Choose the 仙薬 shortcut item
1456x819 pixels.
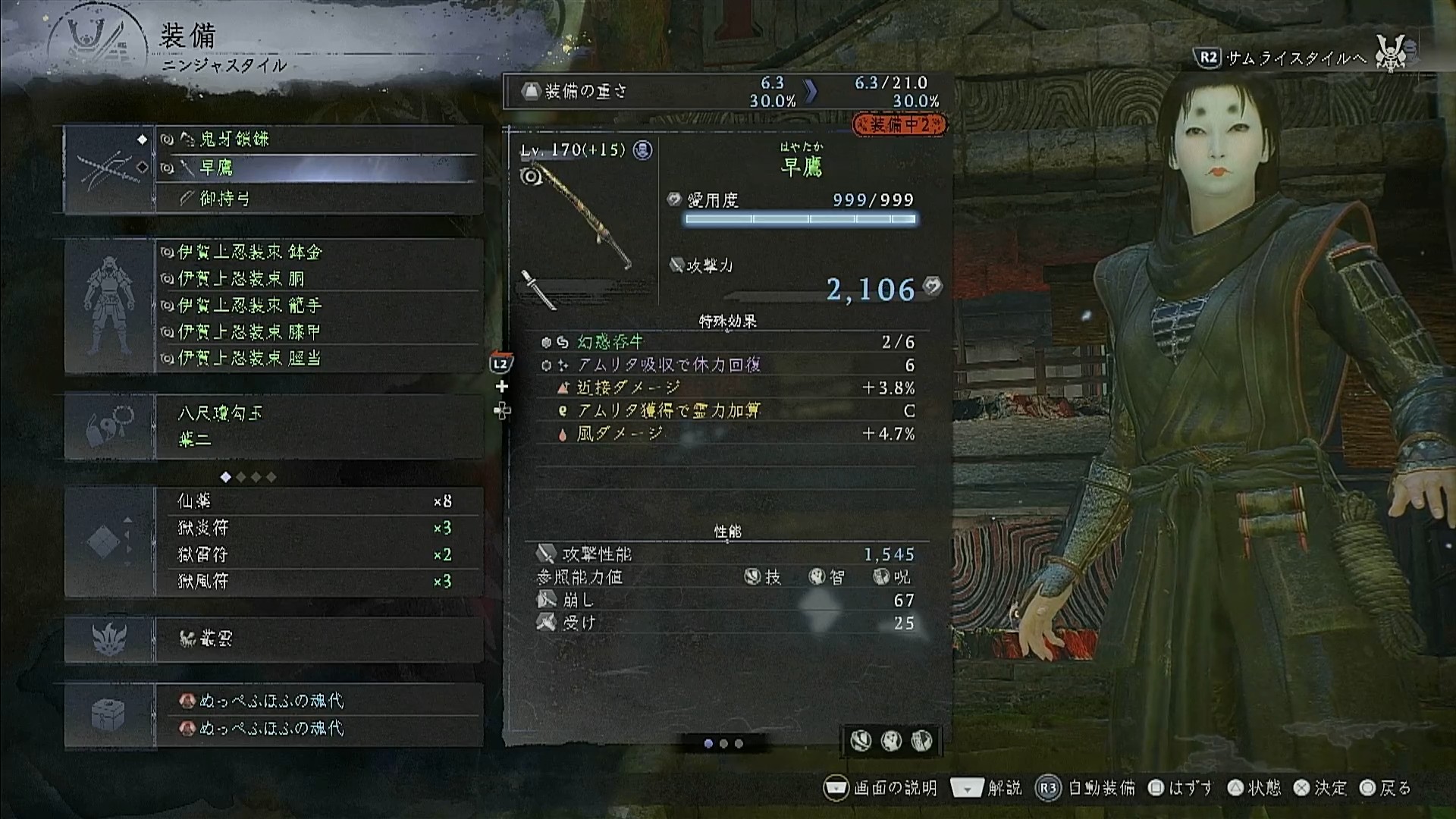click(318, 501)
